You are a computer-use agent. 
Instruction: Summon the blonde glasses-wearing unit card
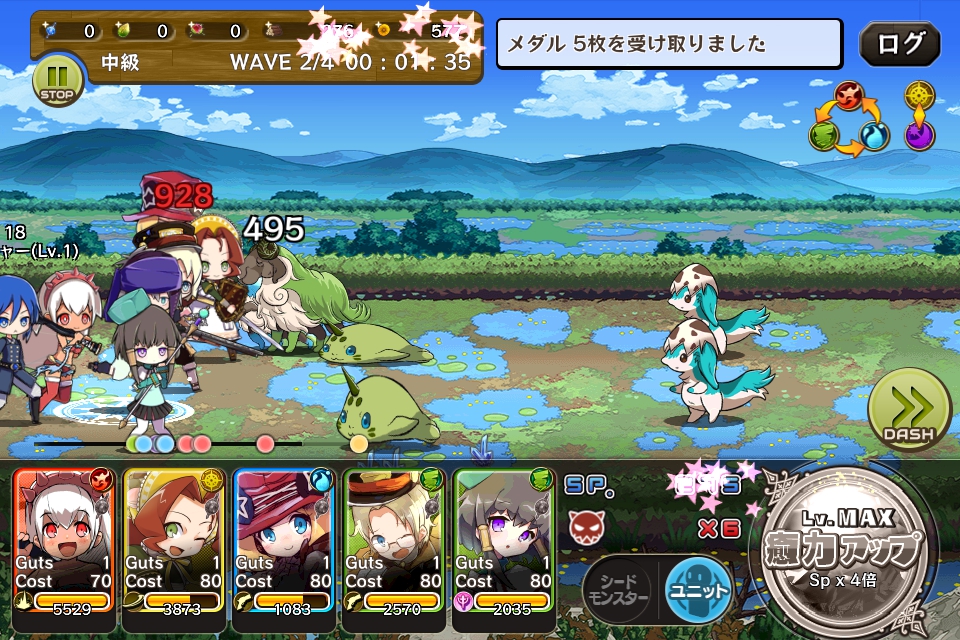coord(394,540)
